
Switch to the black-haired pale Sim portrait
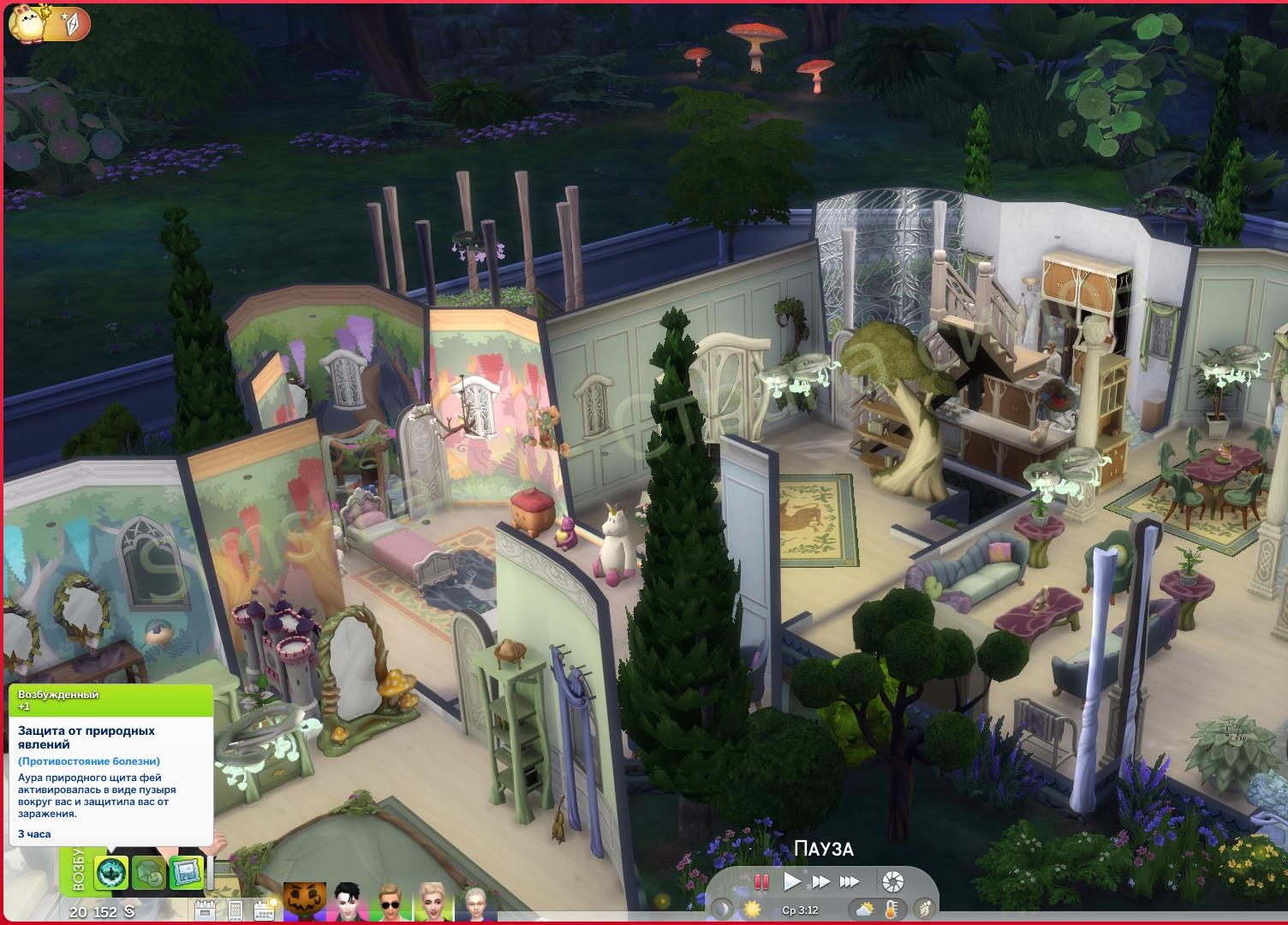pos(347,904)
